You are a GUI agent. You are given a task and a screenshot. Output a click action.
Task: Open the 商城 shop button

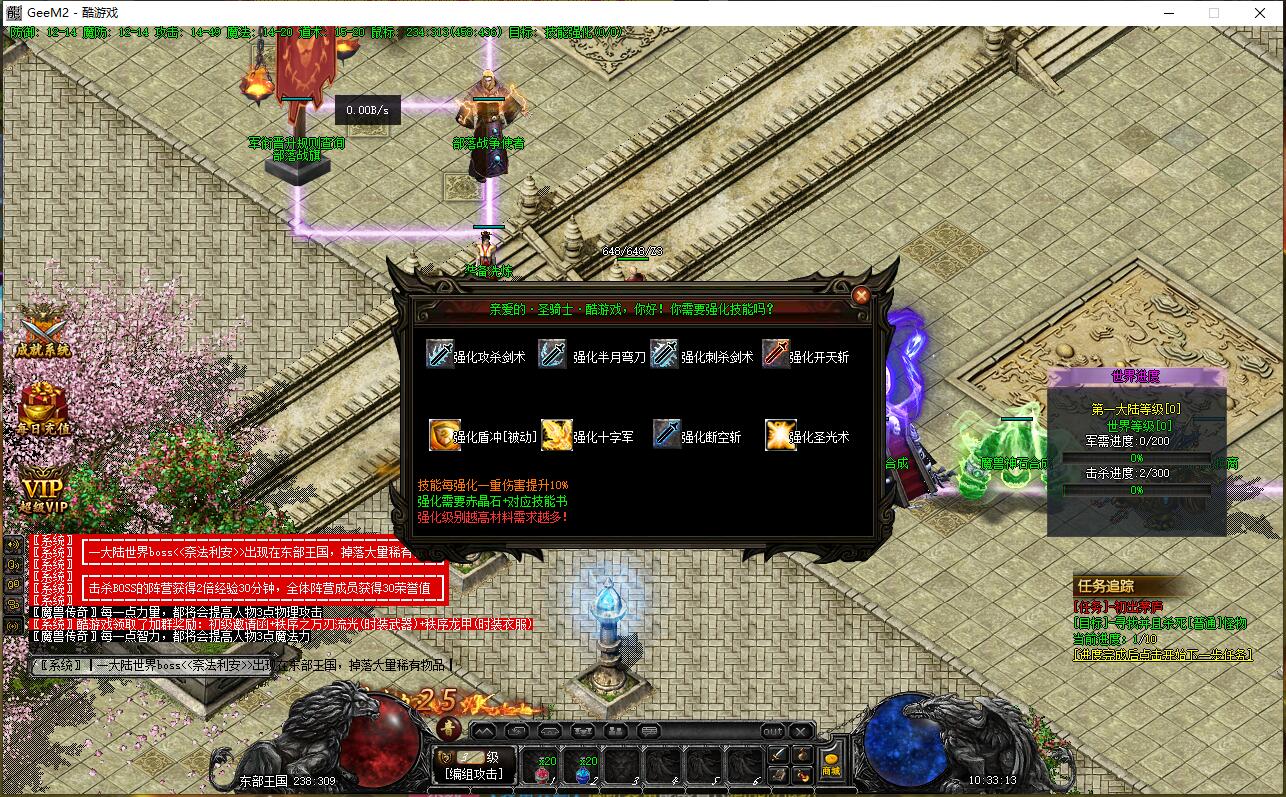(831, 765)
